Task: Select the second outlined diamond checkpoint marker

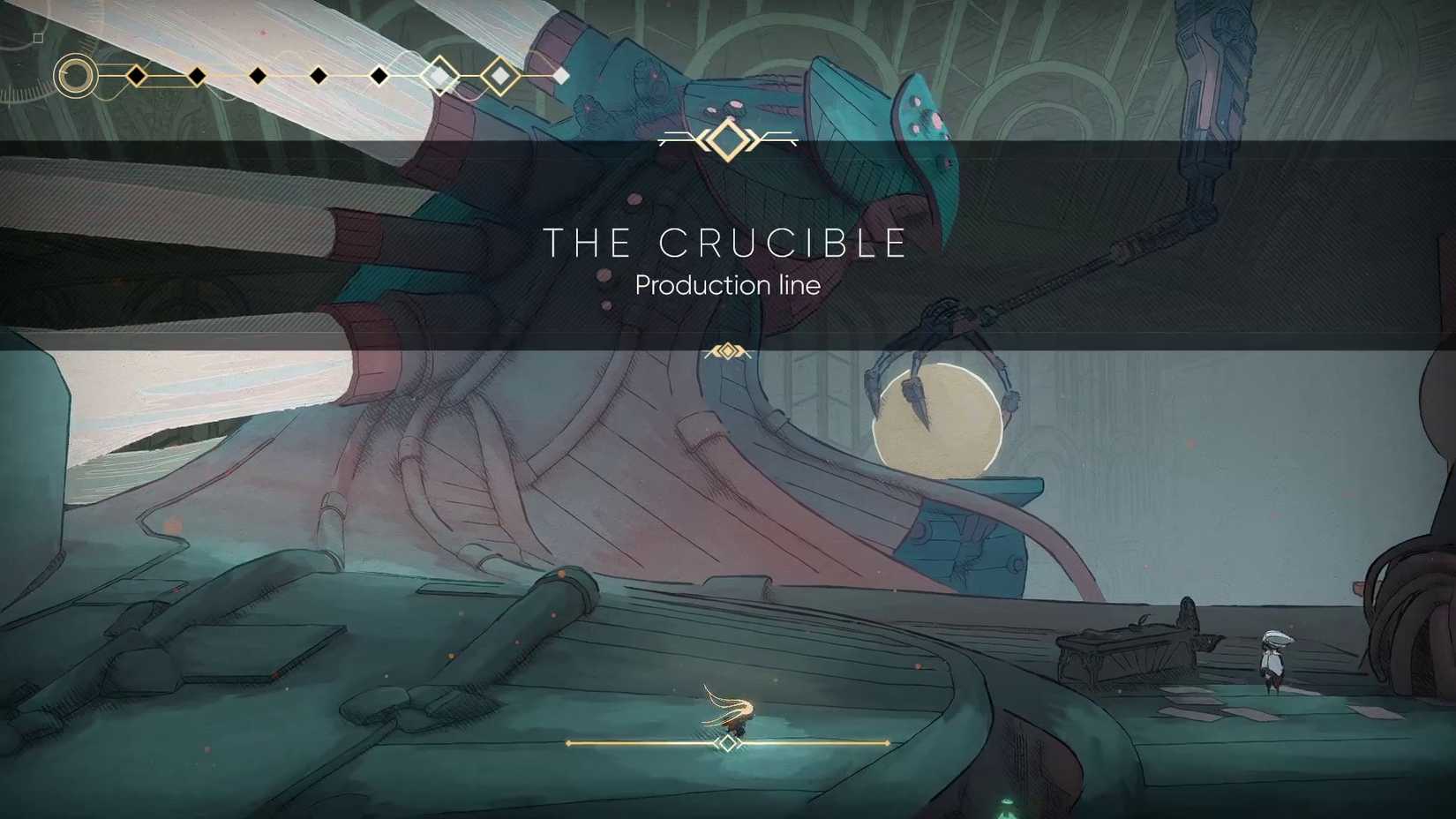Action: (500, 74)
